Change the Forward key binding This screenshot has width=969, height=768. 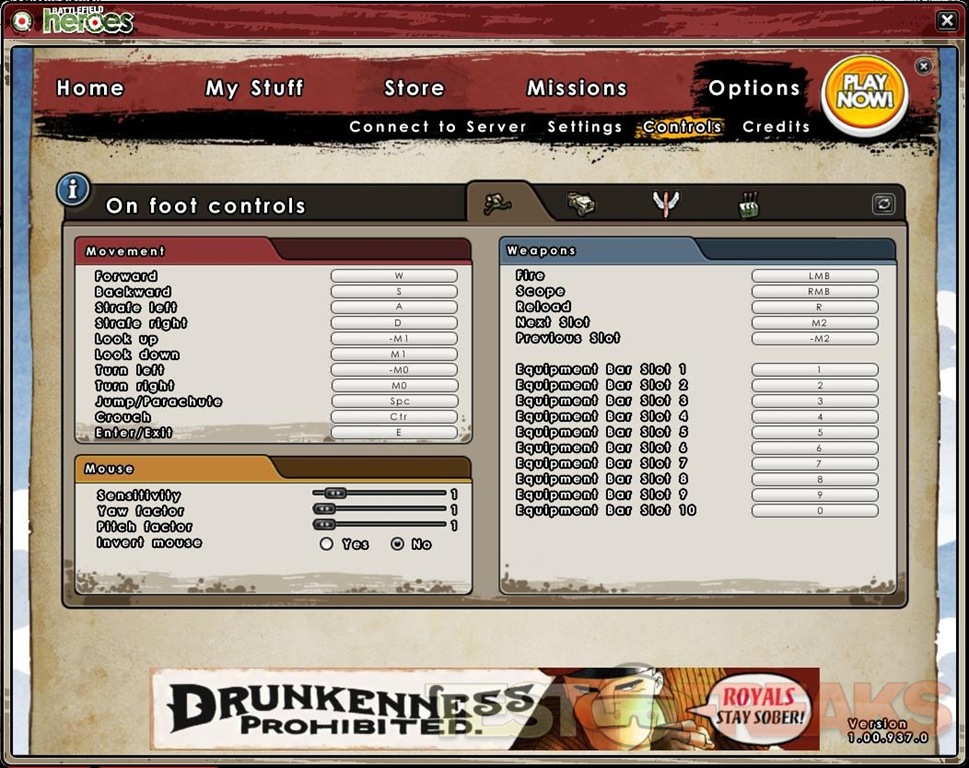pos(394,276)
